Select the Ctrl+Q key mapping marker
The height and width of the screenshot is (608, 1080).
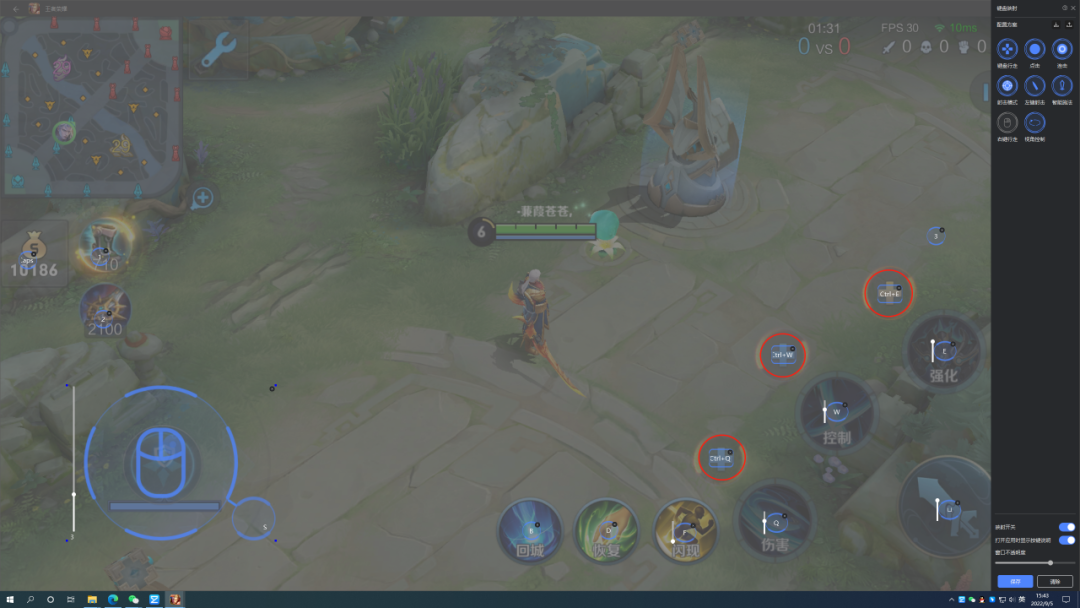click(x=721, y=458)
